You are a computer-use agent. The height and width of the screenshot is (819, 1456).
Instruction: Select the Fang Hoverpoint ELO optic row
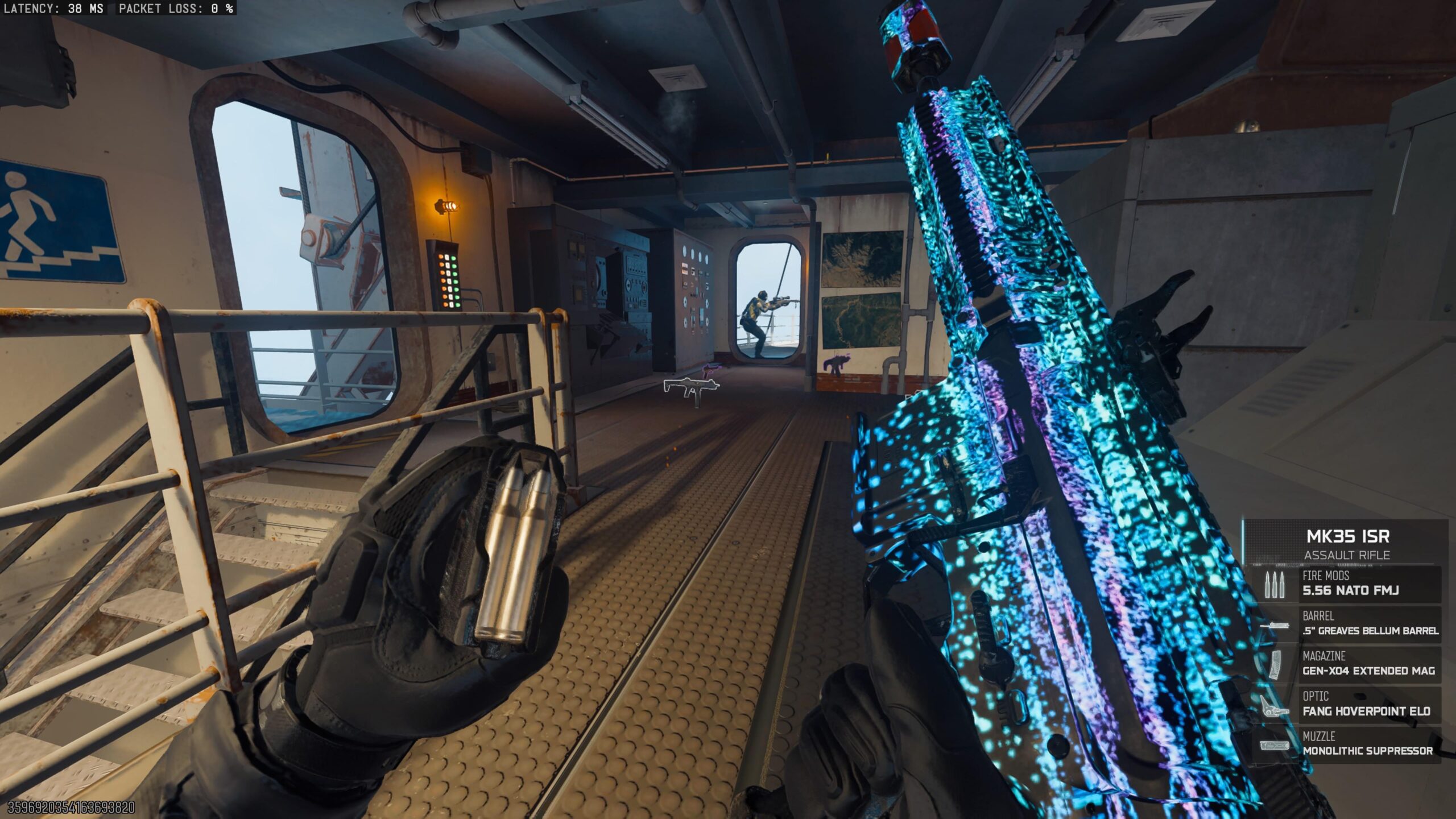[x=1349, y=704]
